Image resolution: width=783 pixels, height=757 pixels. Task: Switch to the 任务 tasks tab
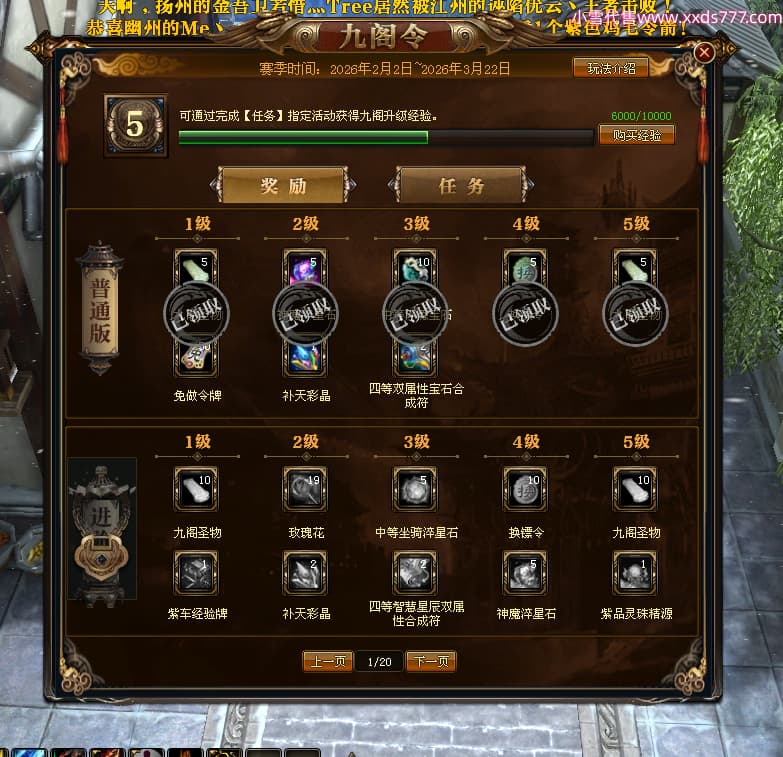click(x=461, y=186)
